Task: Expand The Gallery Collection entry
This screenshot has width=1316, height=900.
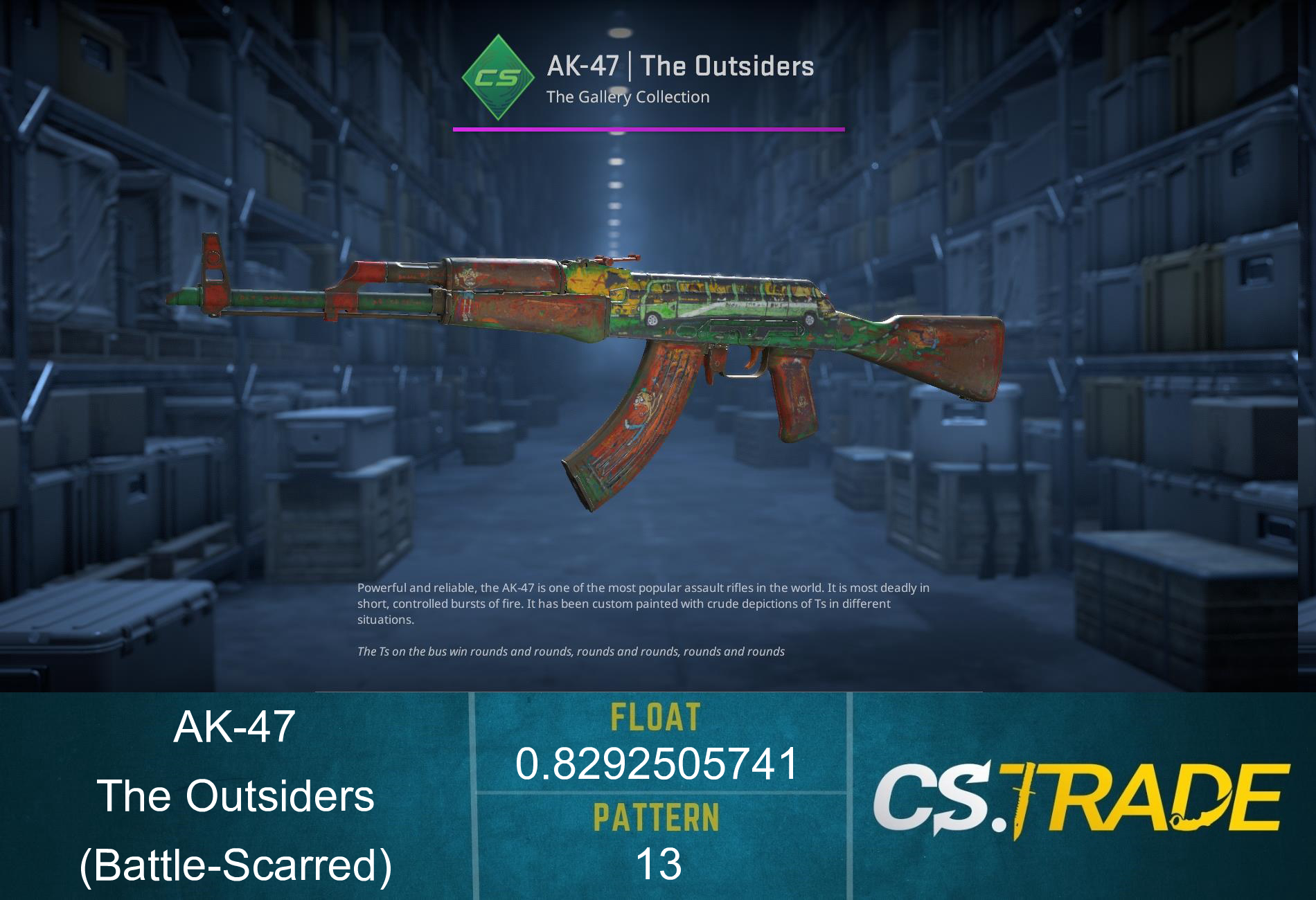Action: tap(627, 97)
